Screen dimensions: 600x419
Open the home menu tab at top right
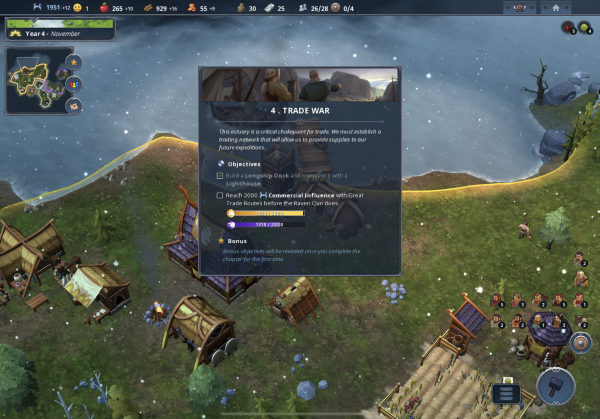pyautogui.click(x=555, y=7)
